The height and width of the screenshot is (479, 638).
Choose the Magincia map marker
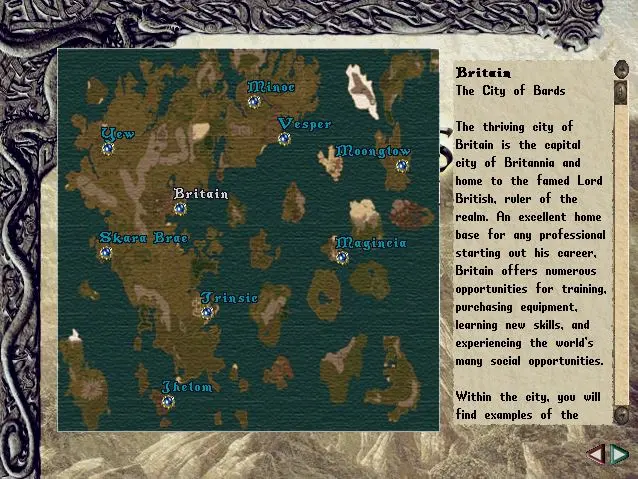(x=341, y=257)
